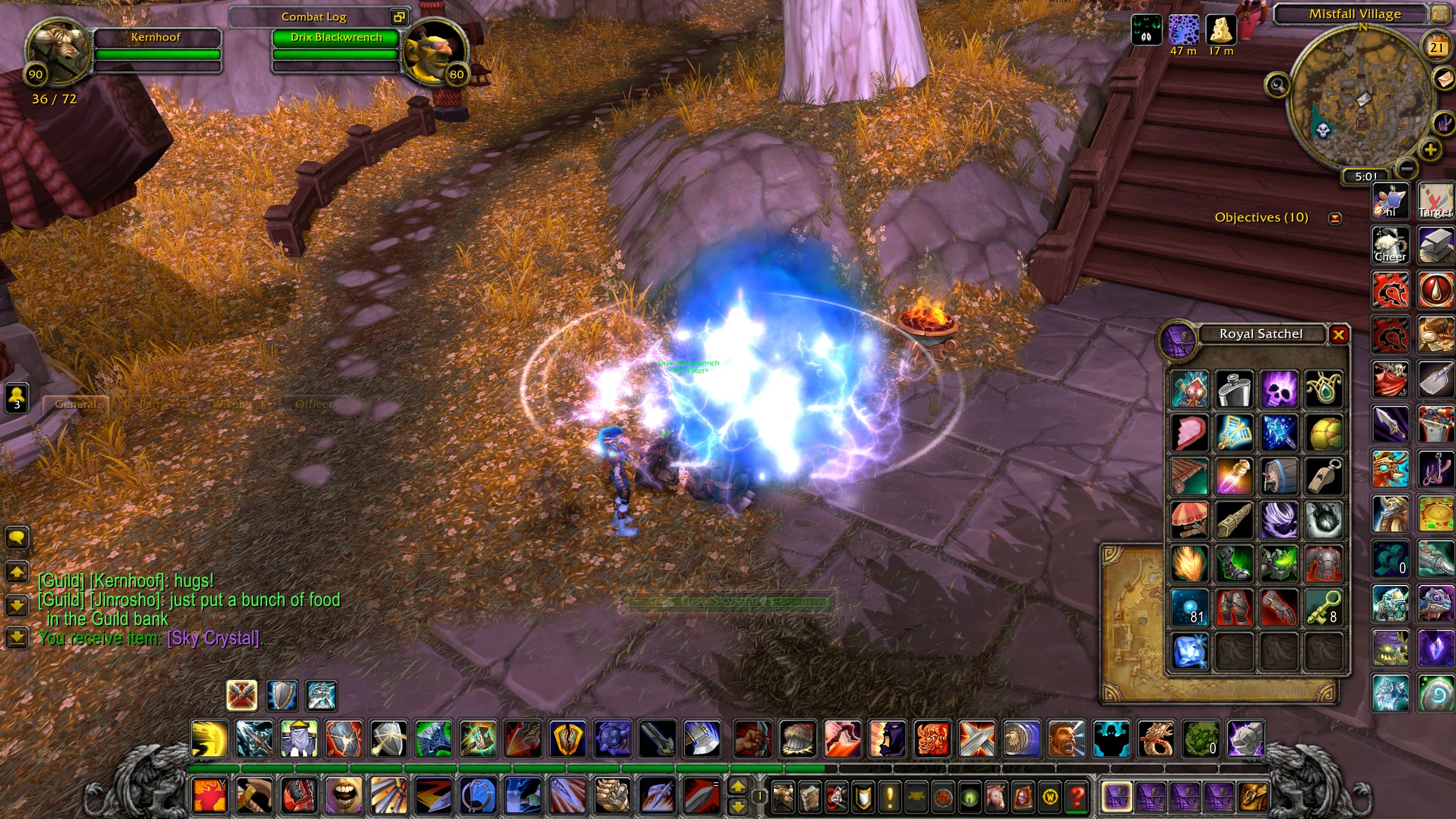
Task: Open the mounts horse head micro button
Action: [x=995, y=796]
